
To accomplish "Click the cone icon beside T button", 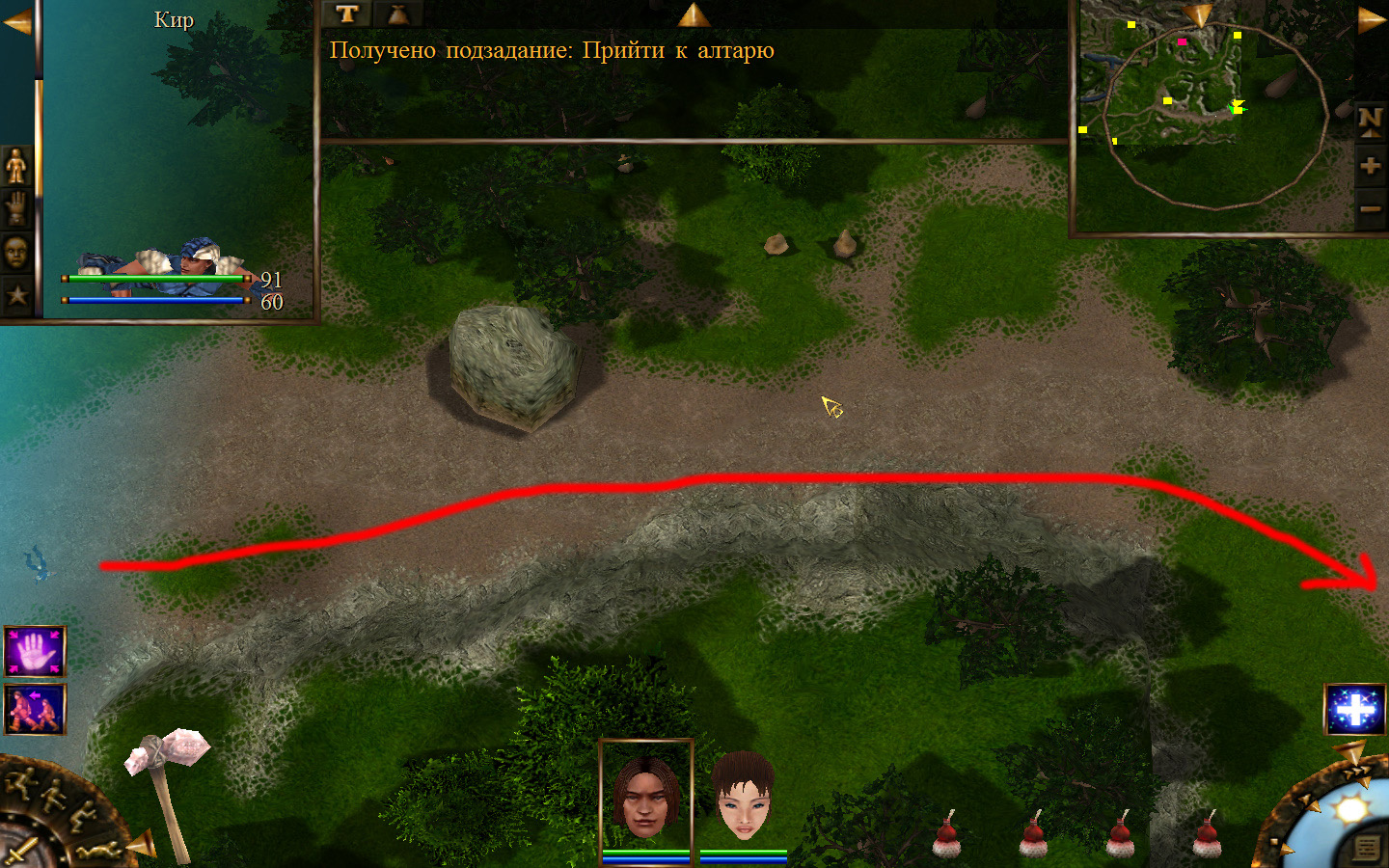I will [x=397, y=14].
